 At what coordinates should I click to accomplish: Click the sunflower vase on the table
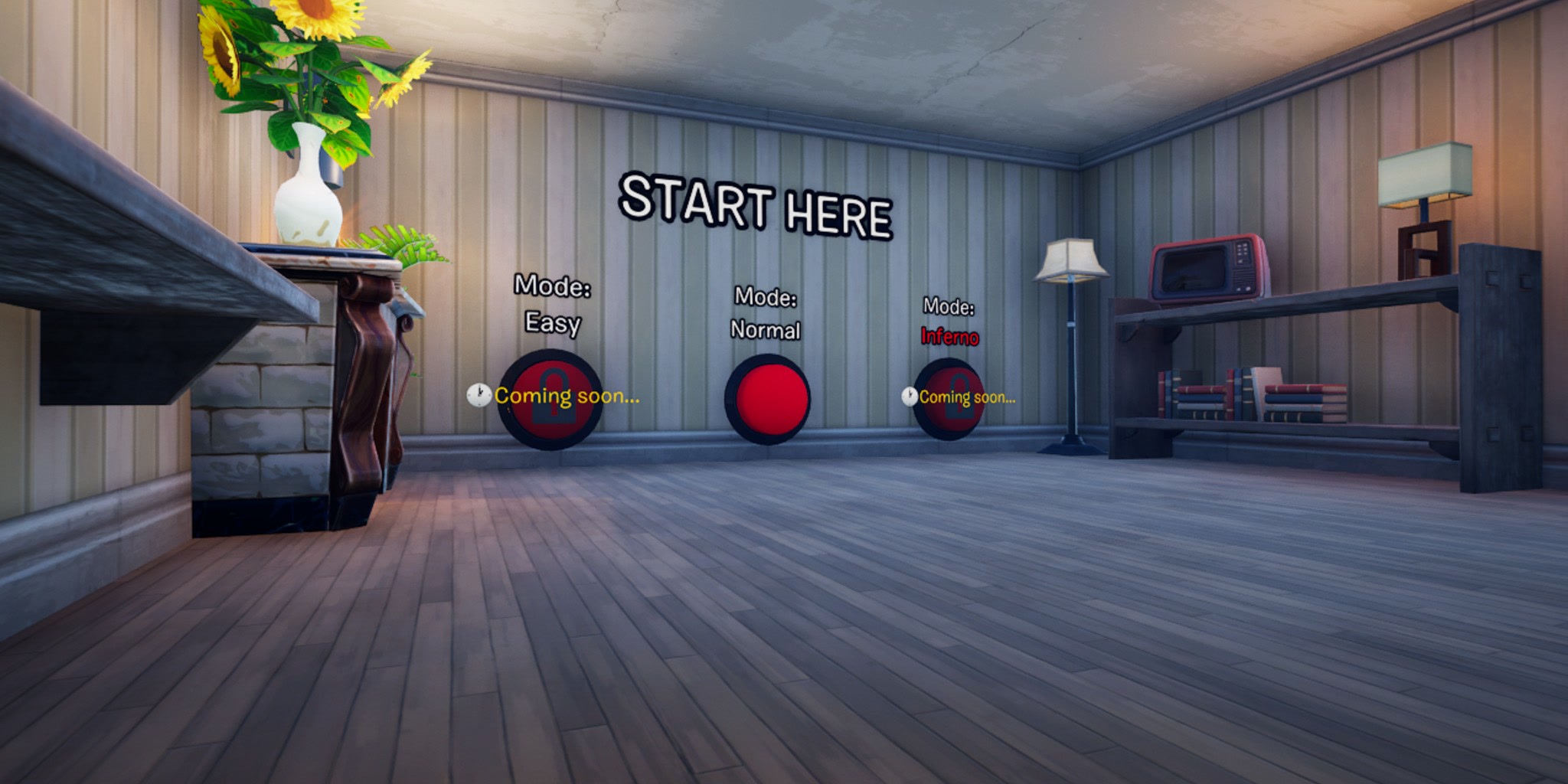click(x=306, y=191)
